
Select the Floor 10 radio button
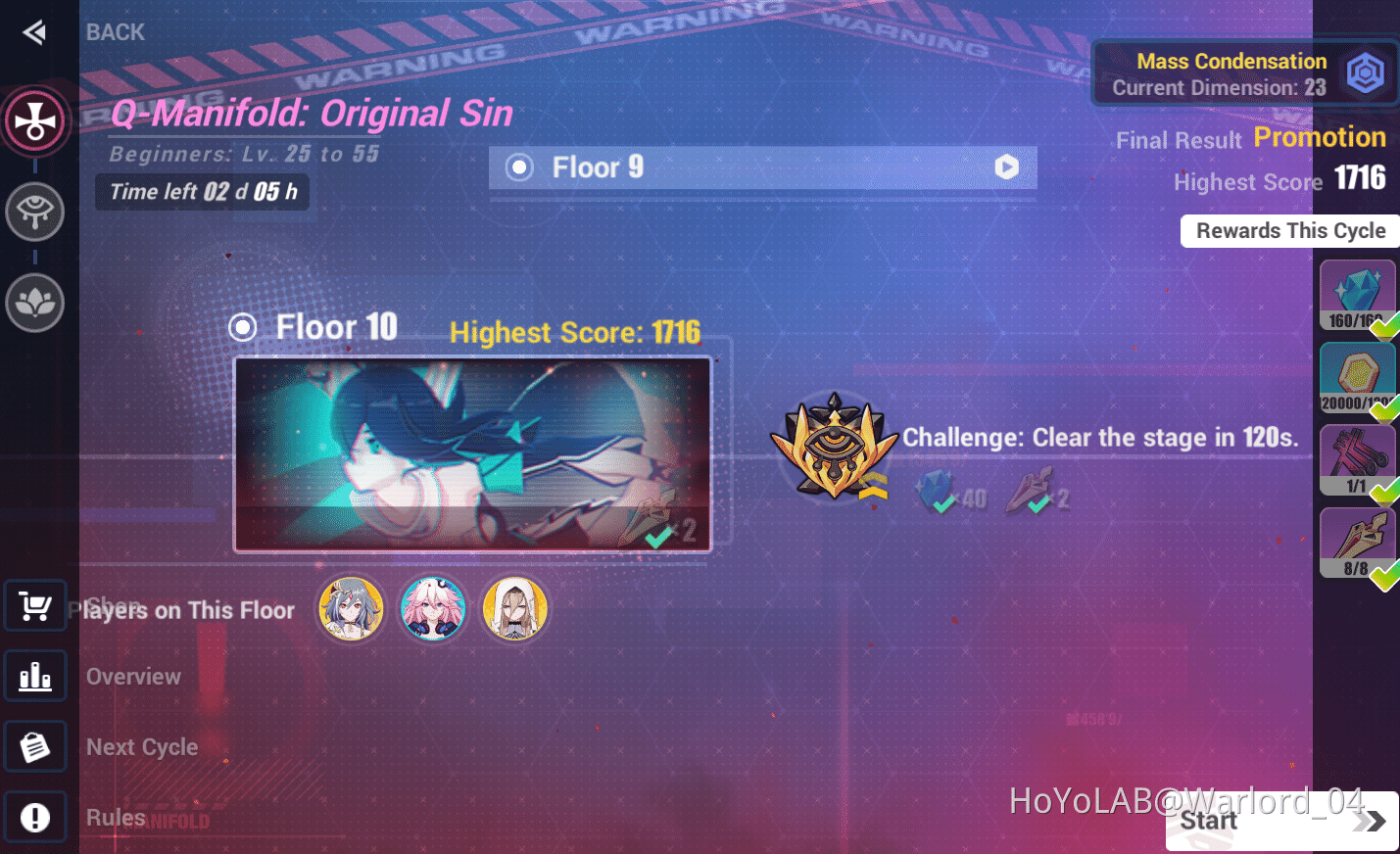point(242,327)
